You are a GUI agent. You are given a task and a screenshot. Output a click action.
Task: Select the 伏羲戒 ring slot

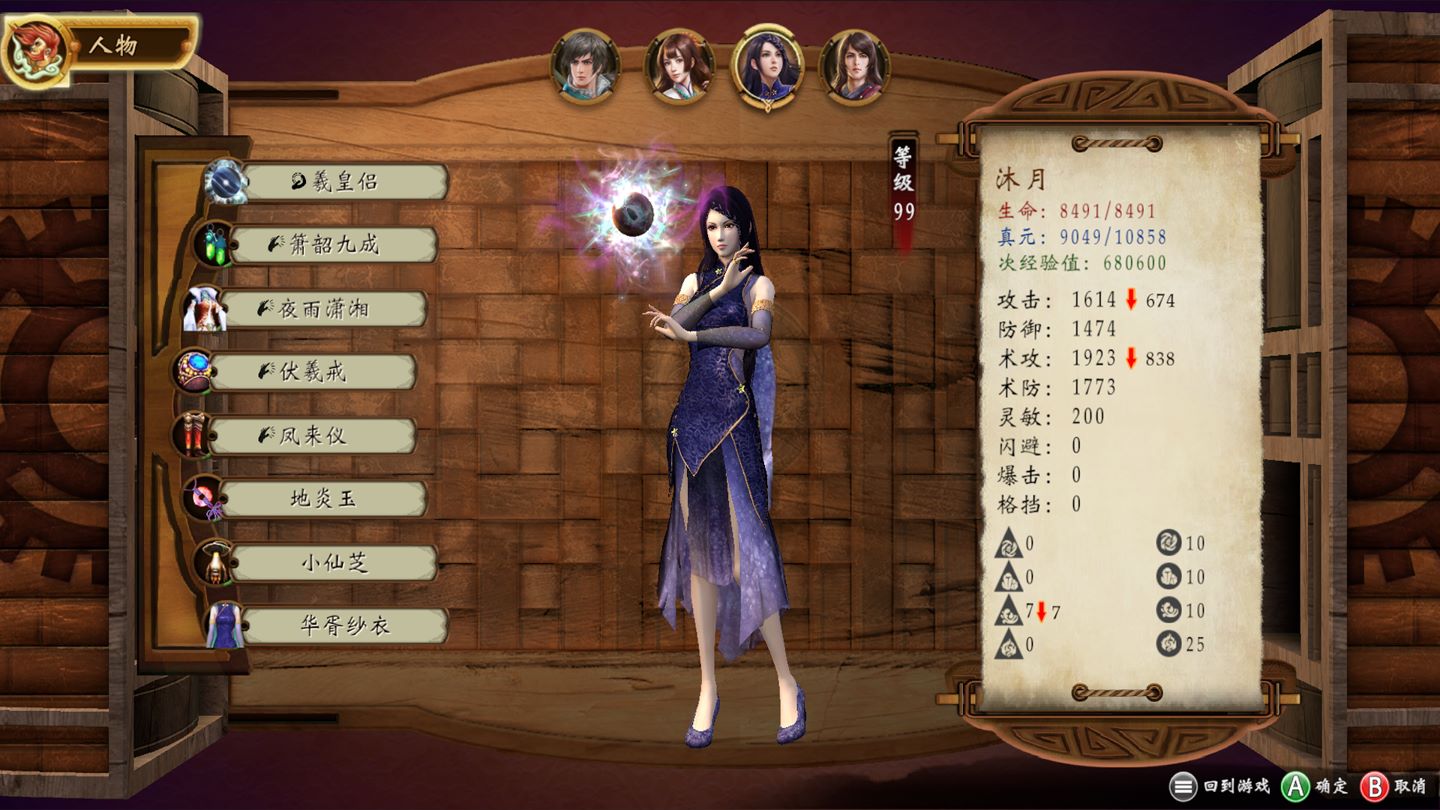312,372
